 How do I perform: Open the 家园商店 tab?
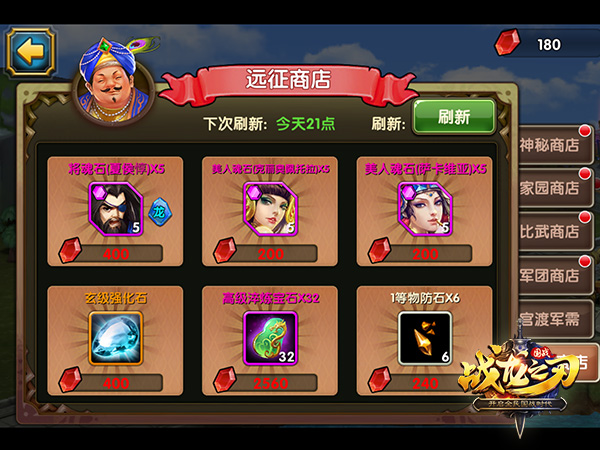coord(551,188)
